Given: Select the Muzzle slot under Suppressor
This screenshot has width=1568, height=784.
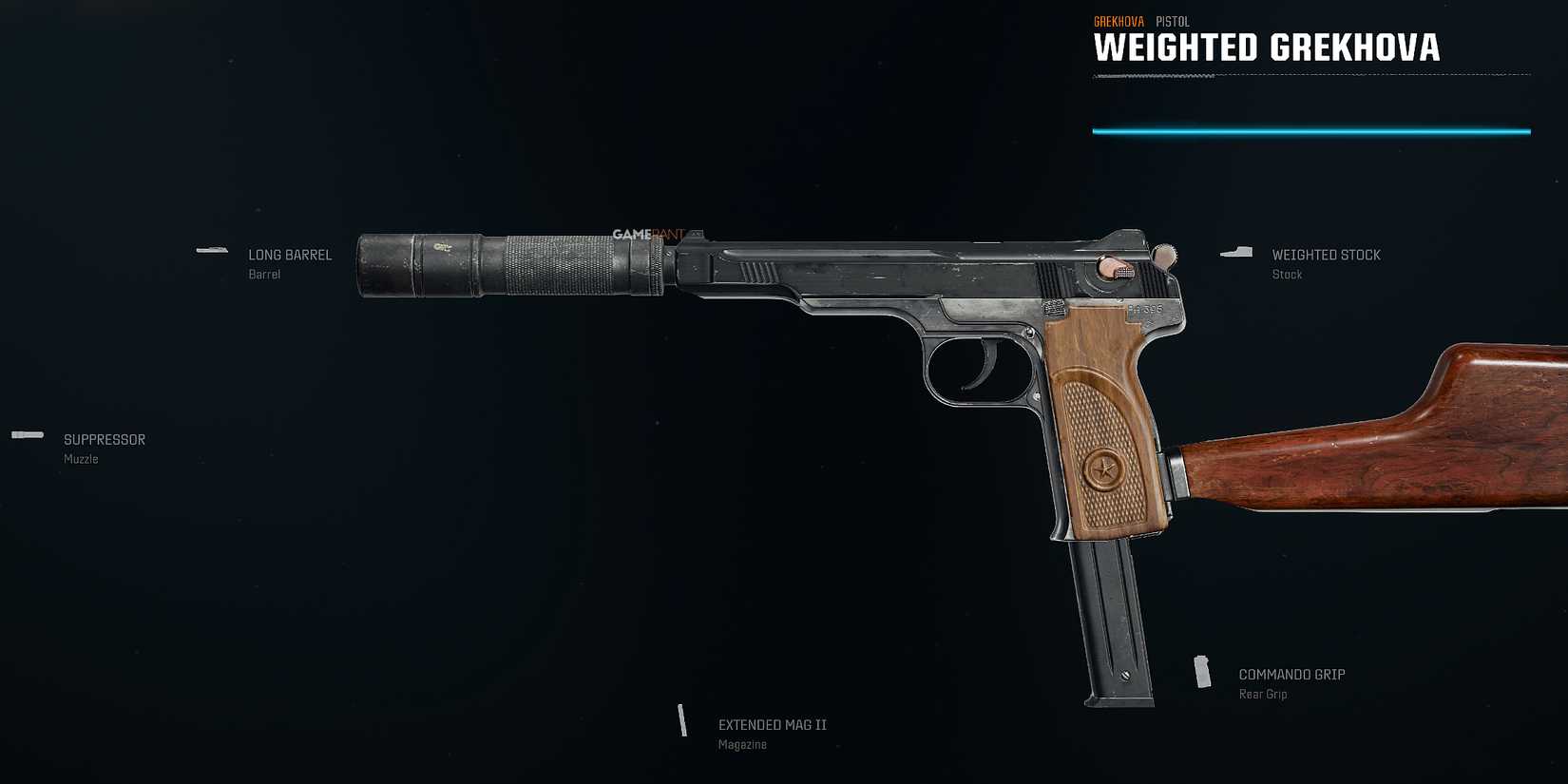Looking at the screenshot, I should coord(80,458).
